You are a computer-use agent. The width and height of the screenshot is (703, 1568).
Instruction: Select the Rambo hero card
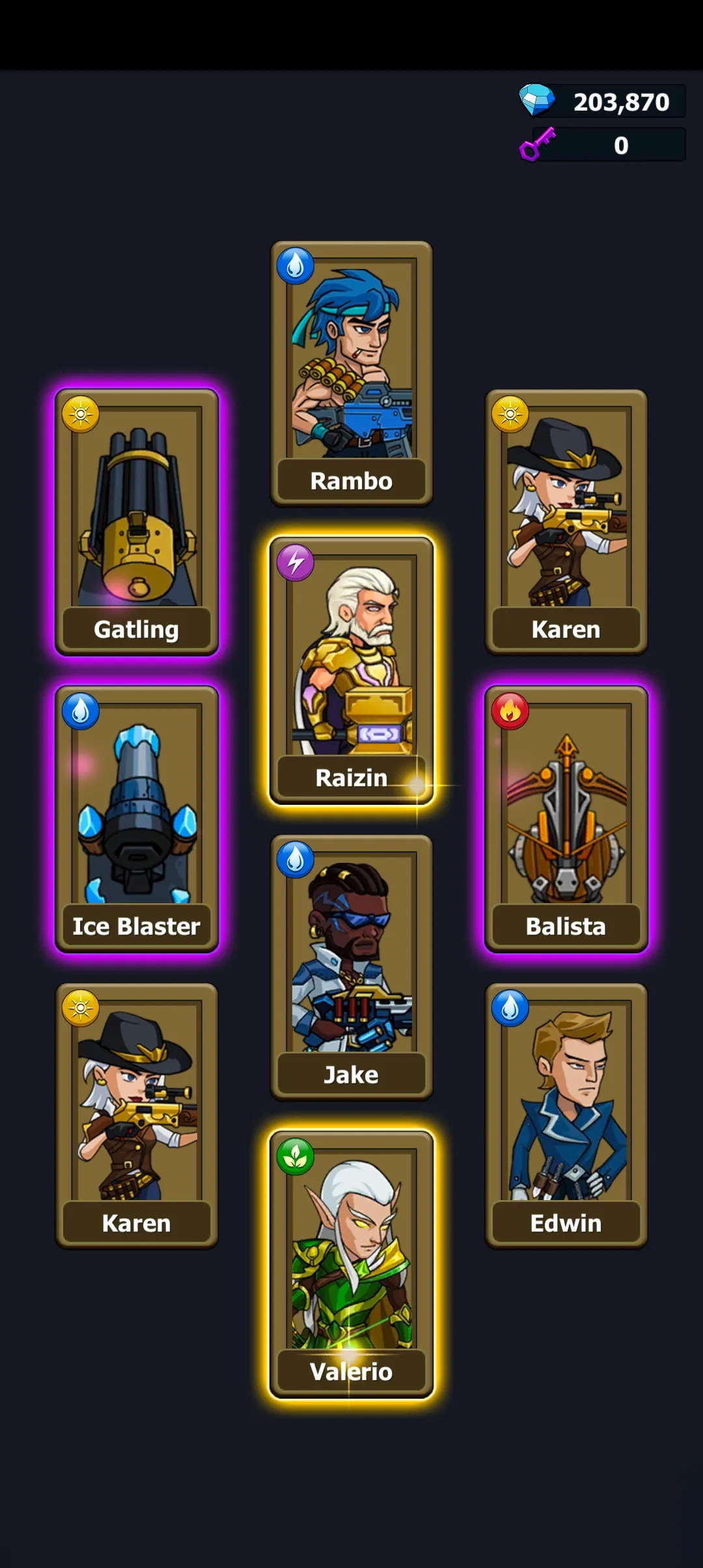(x=351, y=373)
